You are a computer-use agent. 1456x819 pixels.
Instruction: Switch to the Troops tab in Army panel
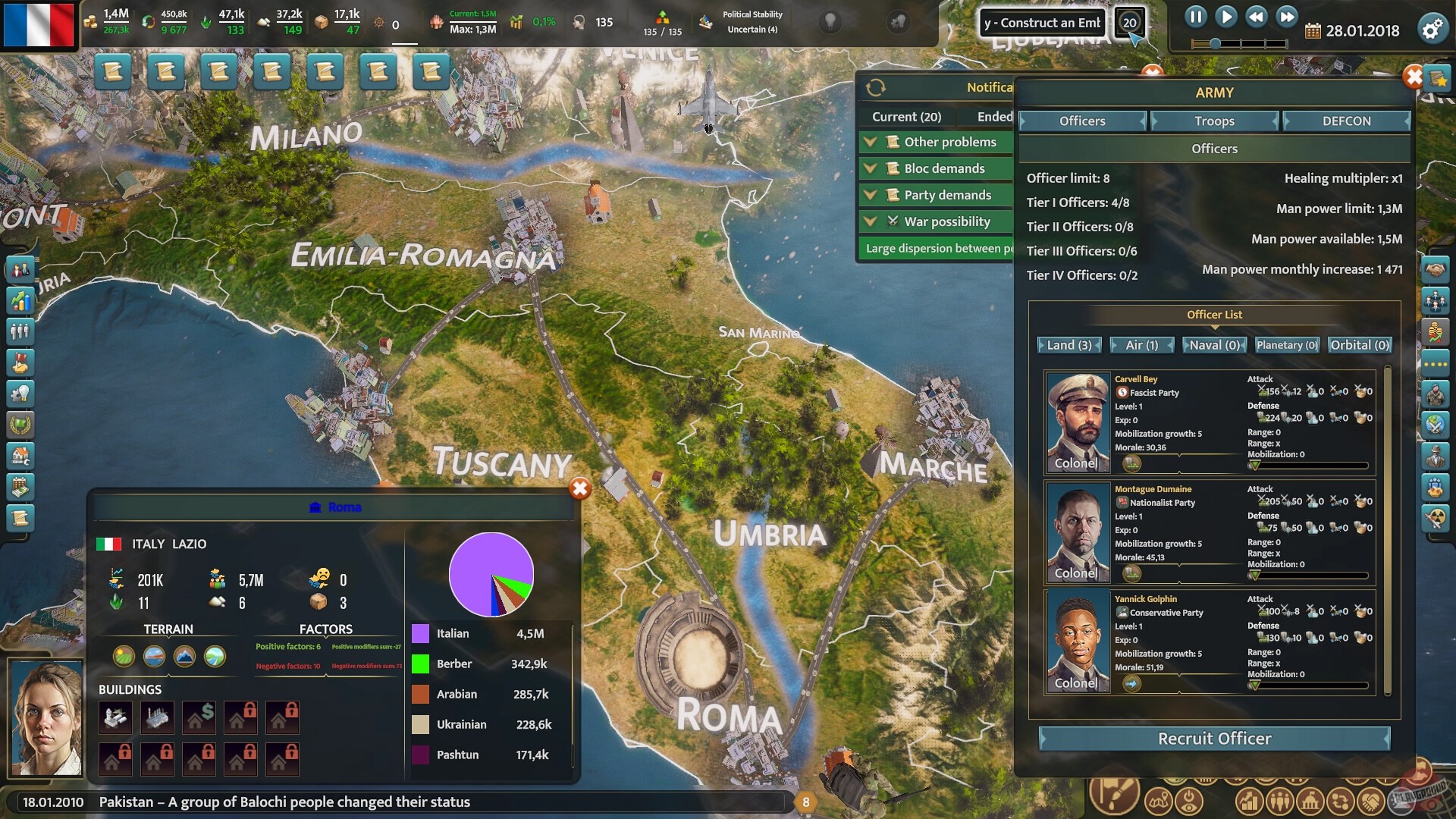tap(1213, 121)
